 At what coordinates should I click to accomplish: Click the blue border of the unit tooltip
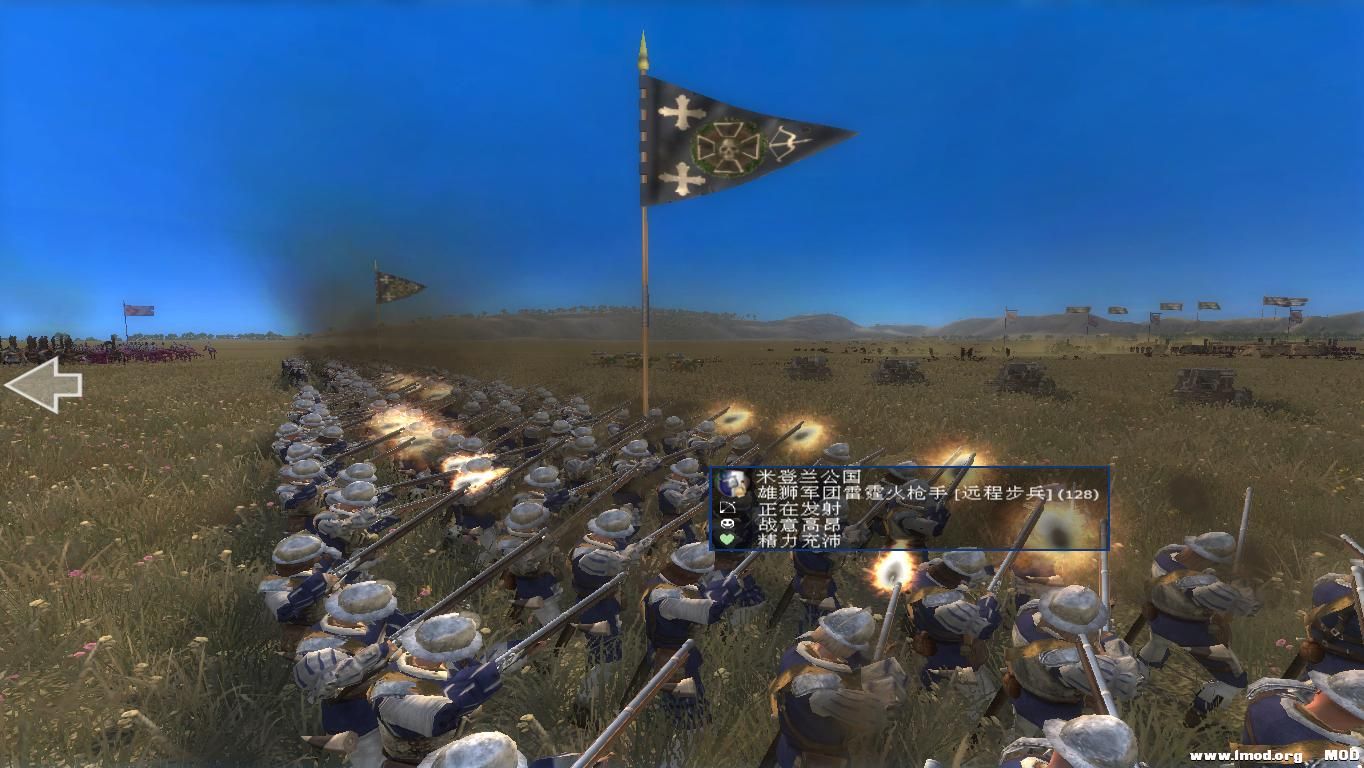[910, 465]
